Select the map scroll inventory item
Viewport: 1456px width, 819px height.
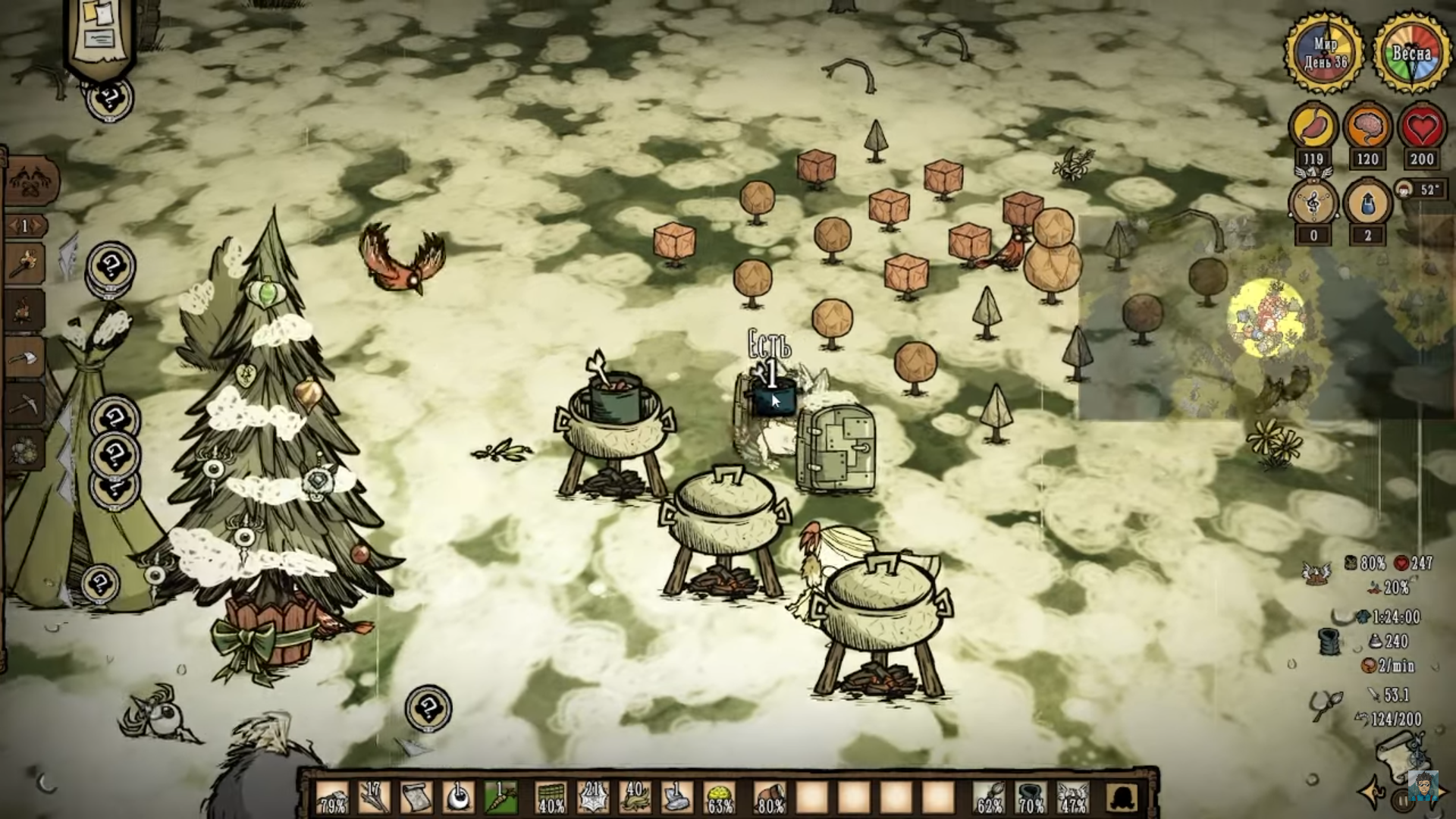[x=416, y=797]
